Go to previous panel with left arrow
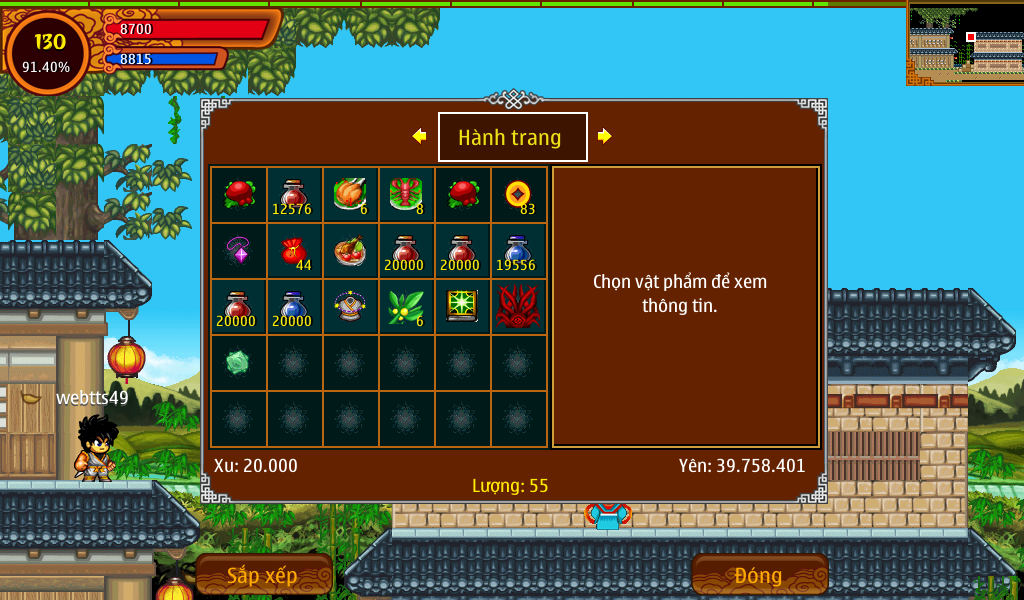Image resolution: width=1024 pixels, height=600 pixels. [x=419, y=136]
